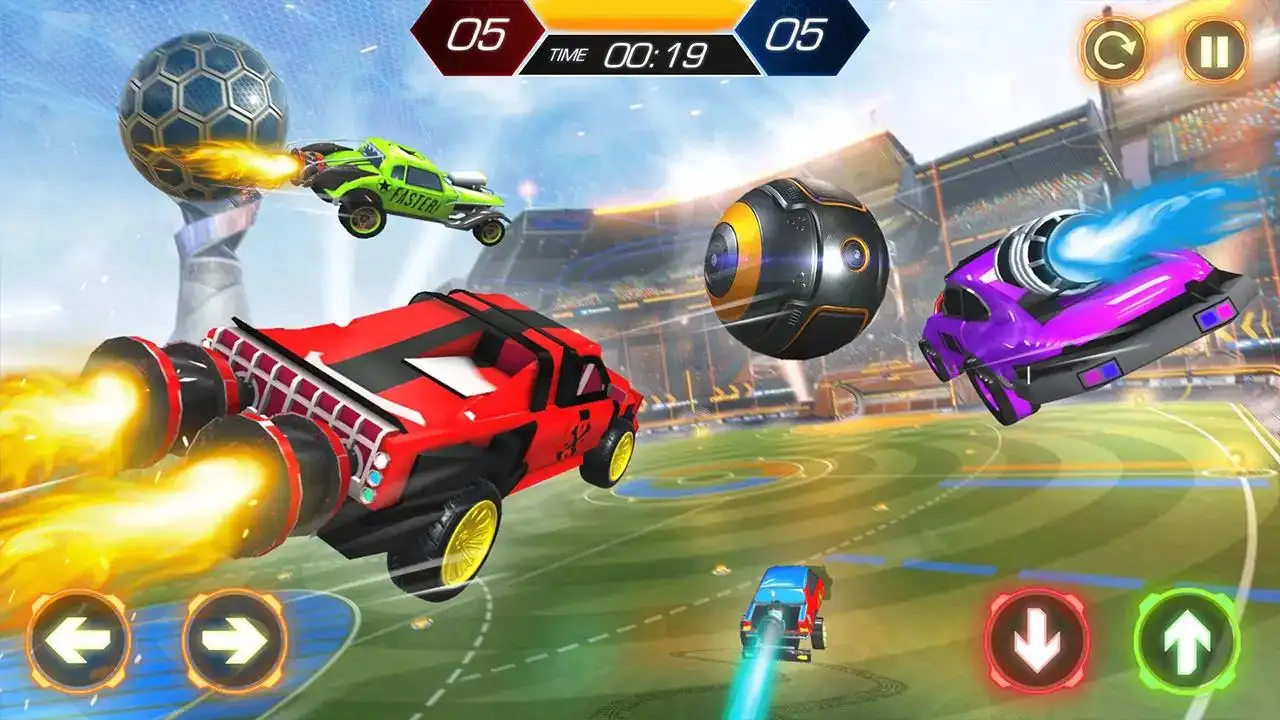1280x720 pixels.
Task: Steer right with the right arrow button
Action: [235, 641]
